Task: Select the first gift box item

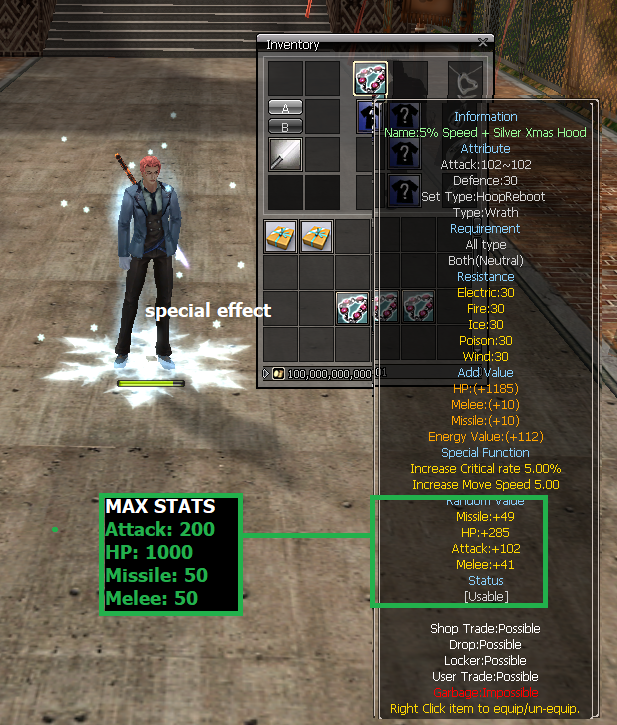Action: point(280,237)
